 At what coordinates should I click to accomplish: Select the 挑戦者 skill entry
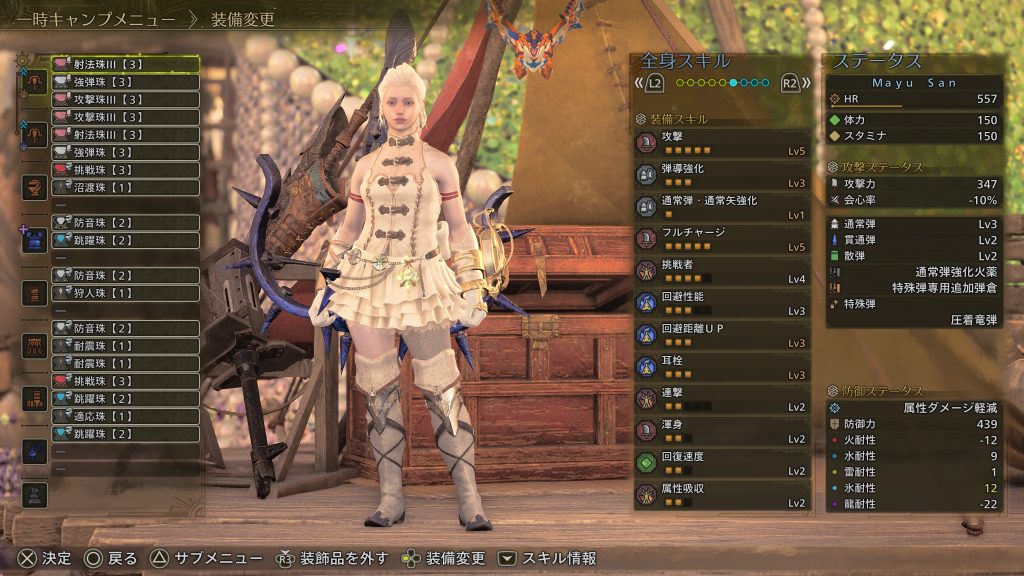pyautogui.click(x=721, y=271)
